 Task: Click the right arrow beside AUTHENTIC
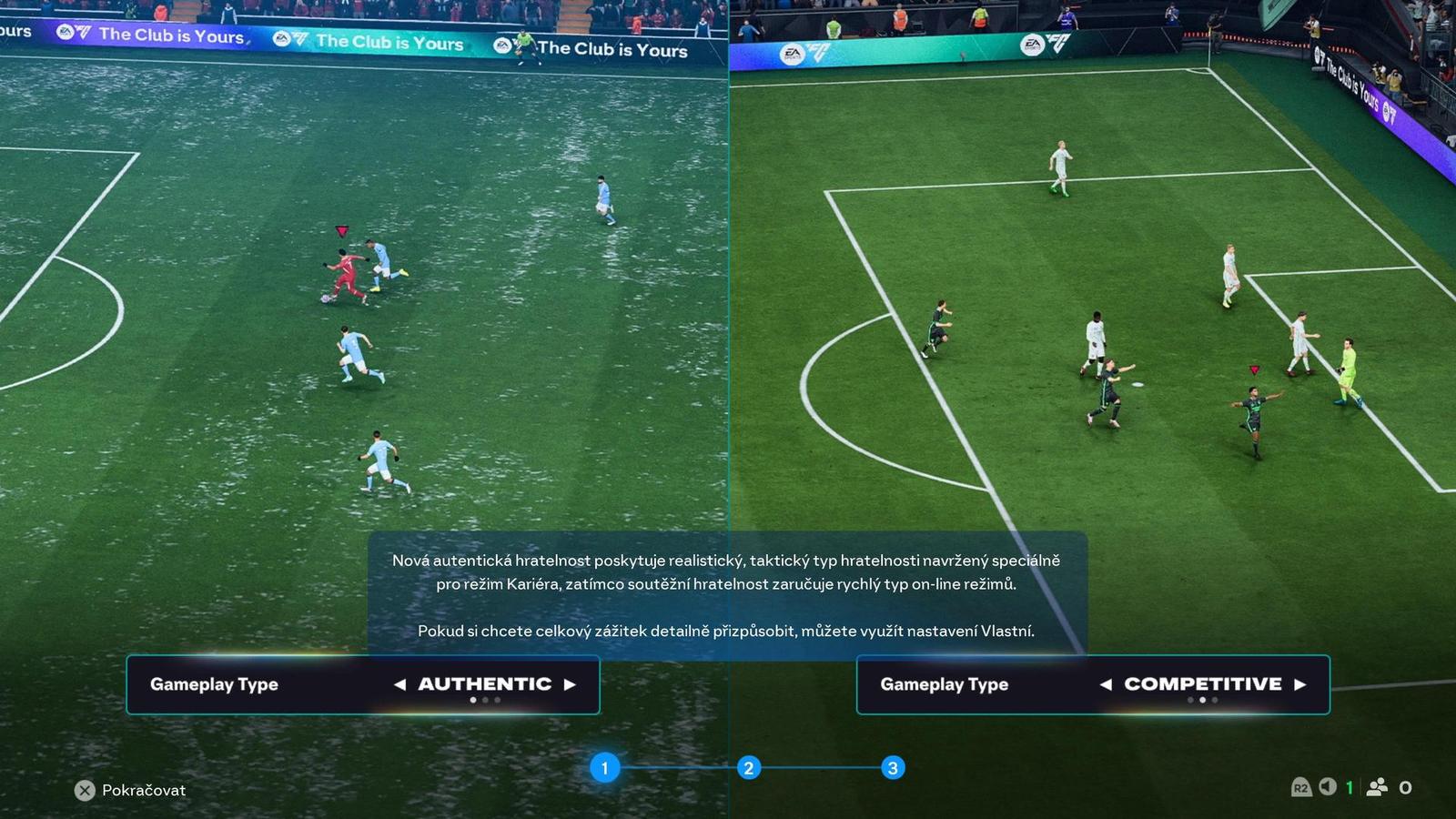[571, 684]
